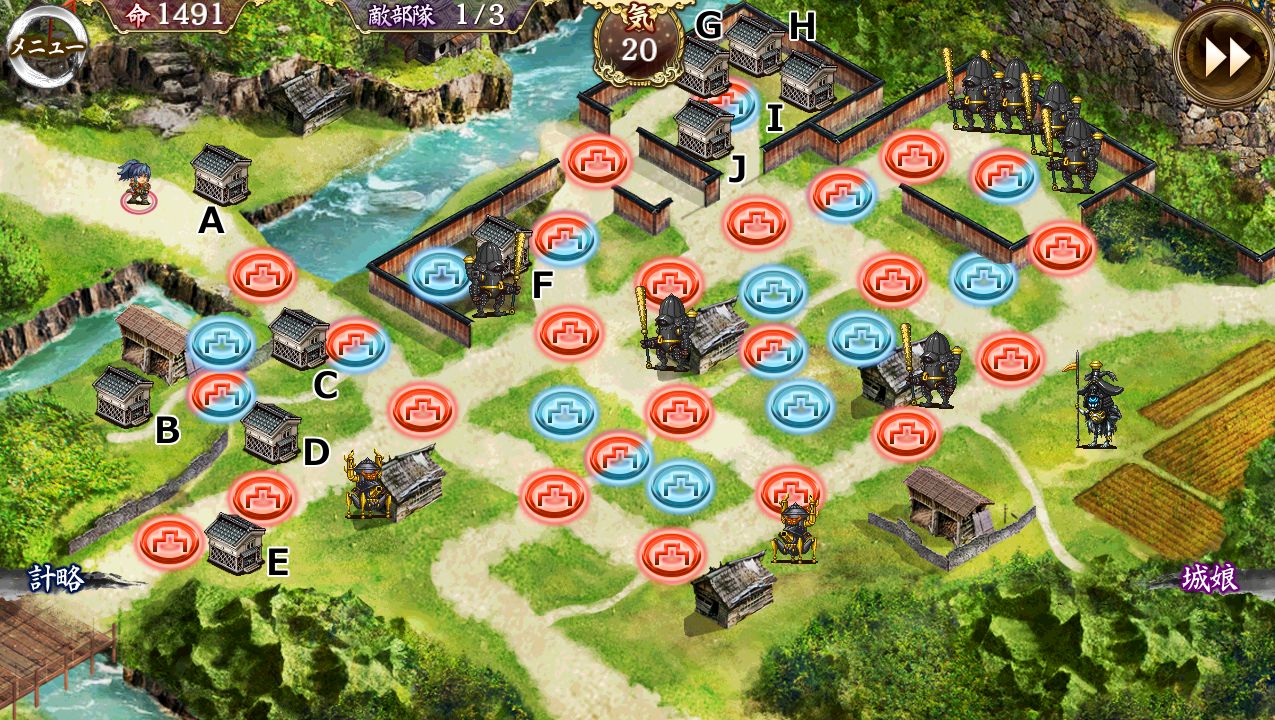Select the placed storehouse unit labeled F
The height and width of the screenshot is (720, 1275).
497,240
